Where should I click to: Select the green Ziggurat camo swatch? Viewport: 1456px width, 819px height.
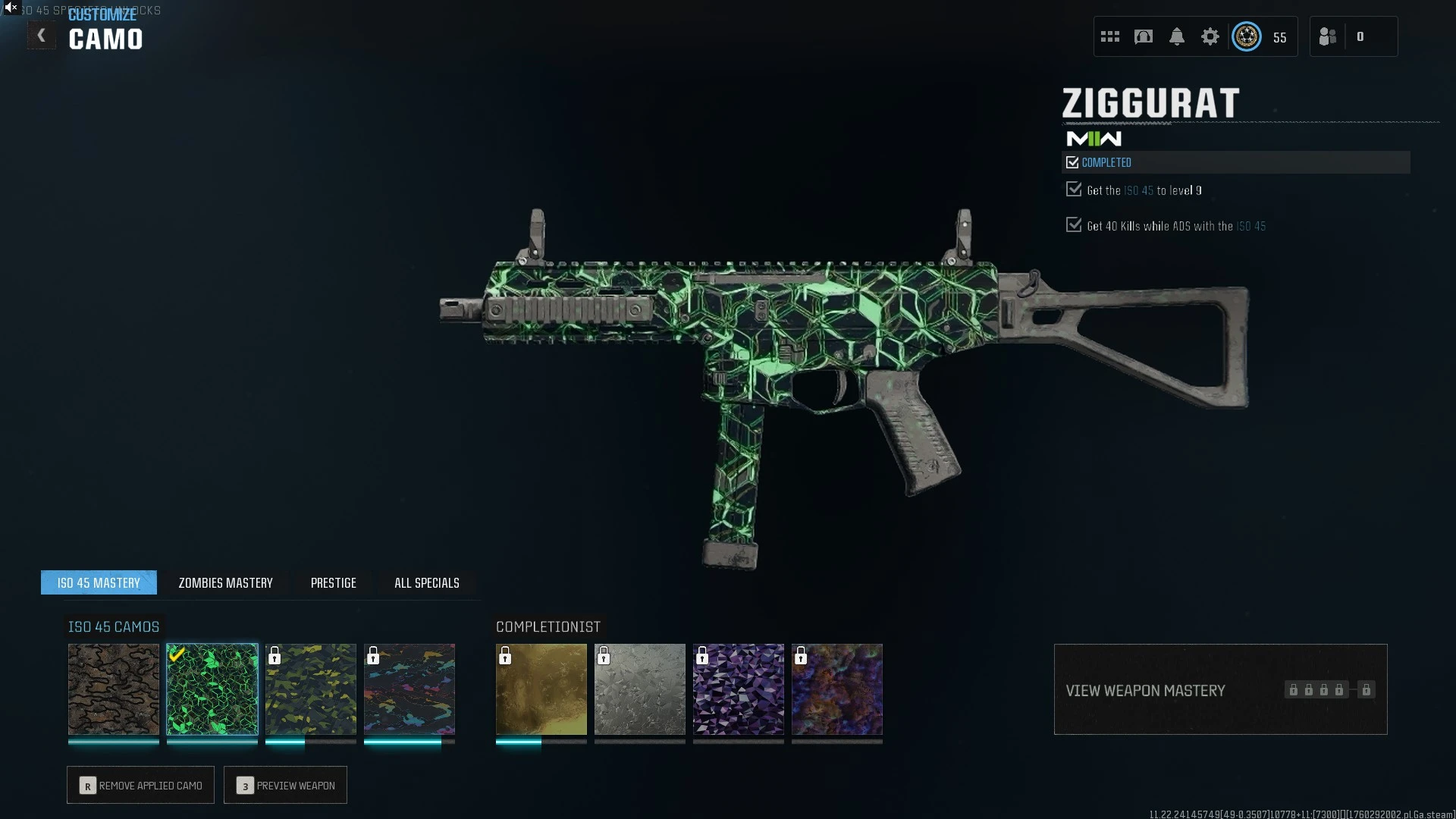(212, 689)
